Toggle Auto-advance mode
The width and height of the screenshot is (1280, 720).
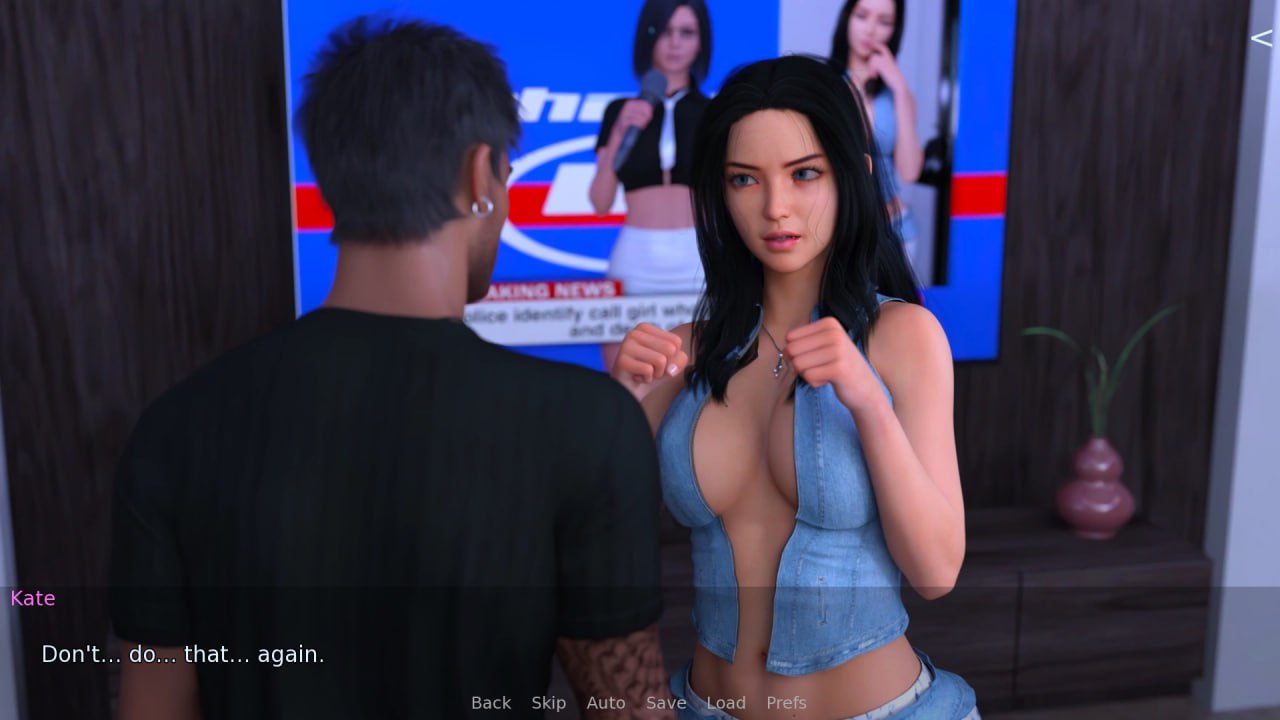tap(605, 703)
